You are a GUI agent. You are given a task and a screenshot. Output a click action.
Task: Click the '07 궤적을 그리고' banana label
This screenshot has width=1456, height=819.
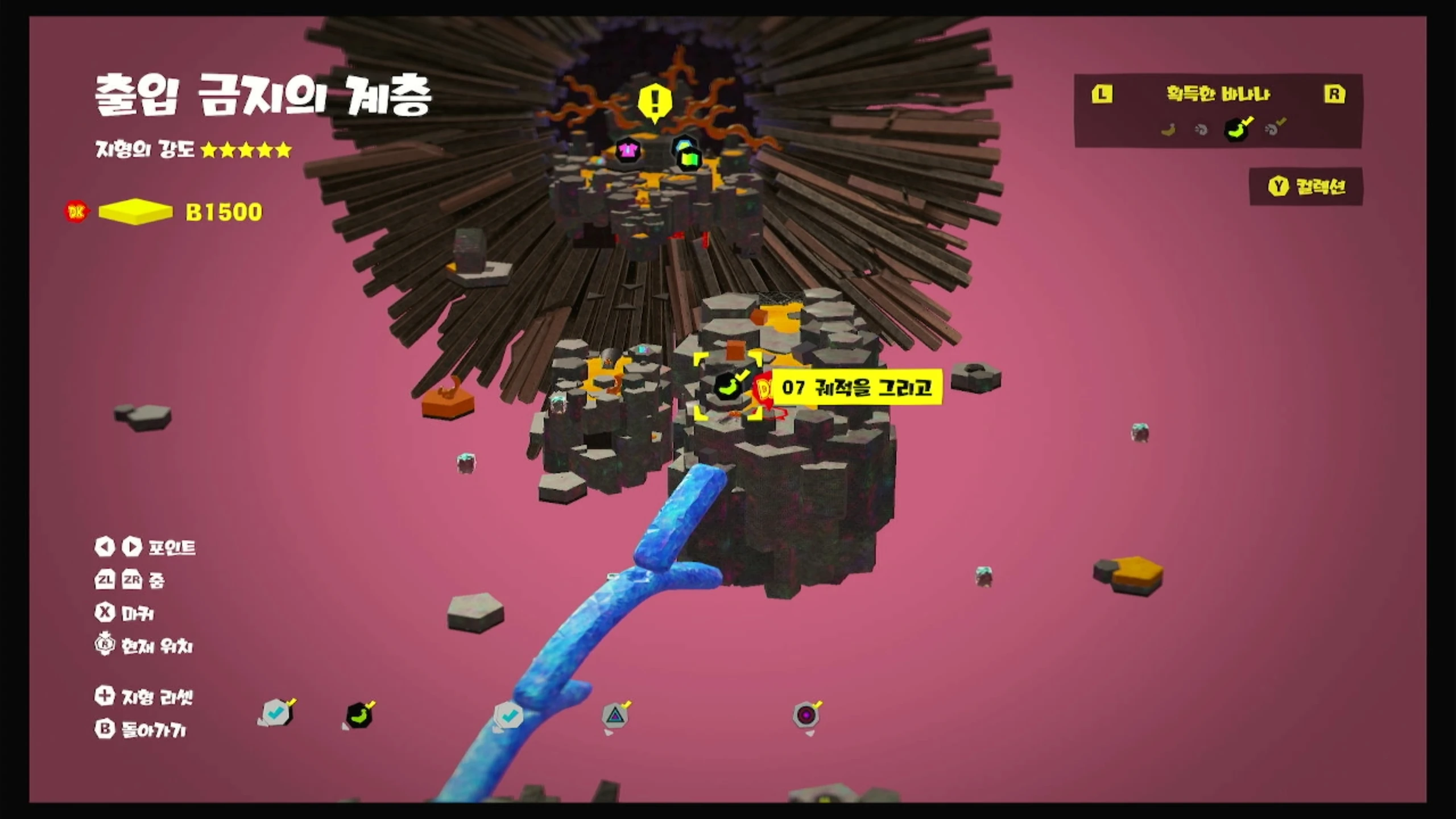(x=857, y=388)
